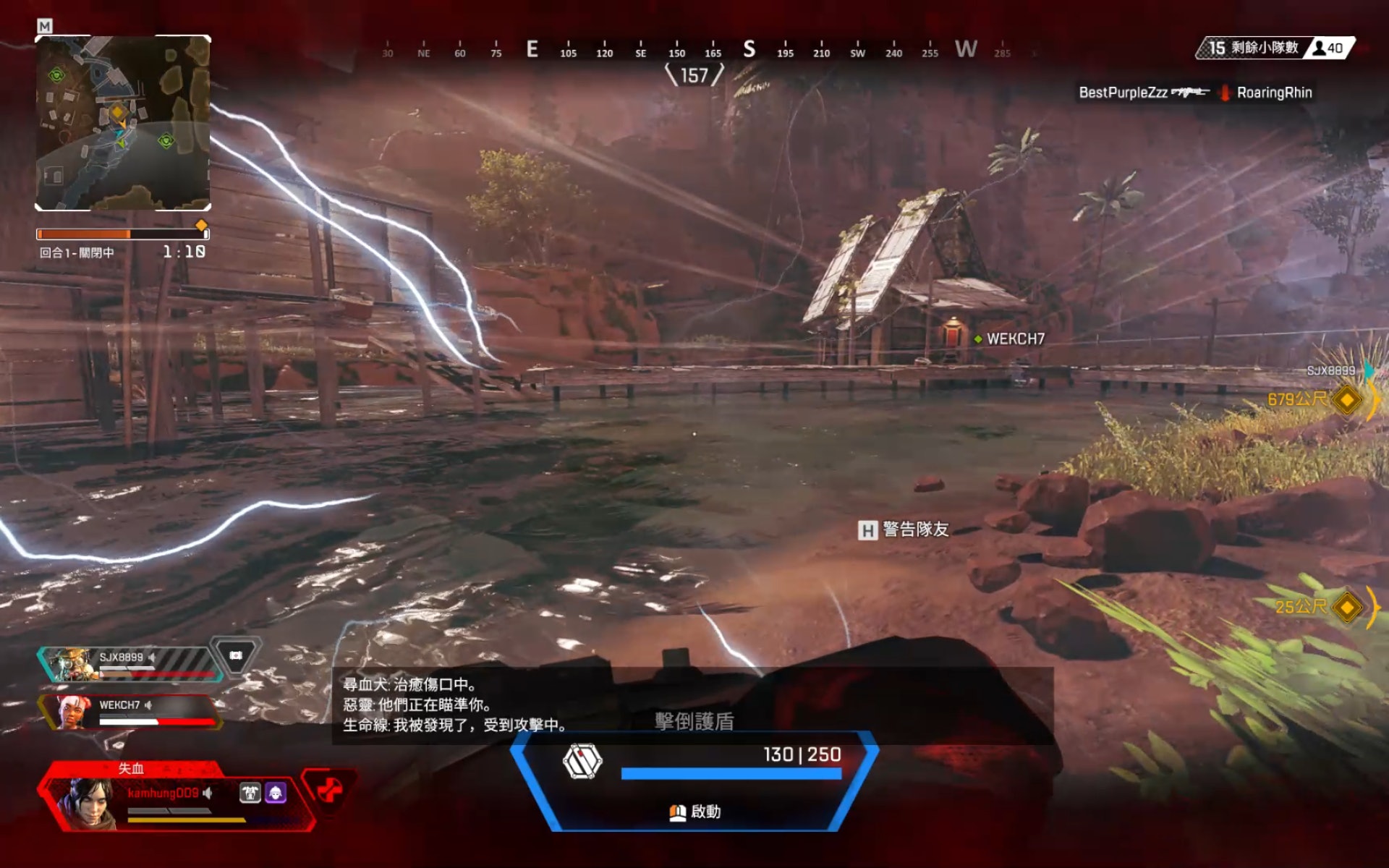The height and width of the screenshot is (868, 1389).
Task: Click the red health cross icon
Action: [329, 789]
